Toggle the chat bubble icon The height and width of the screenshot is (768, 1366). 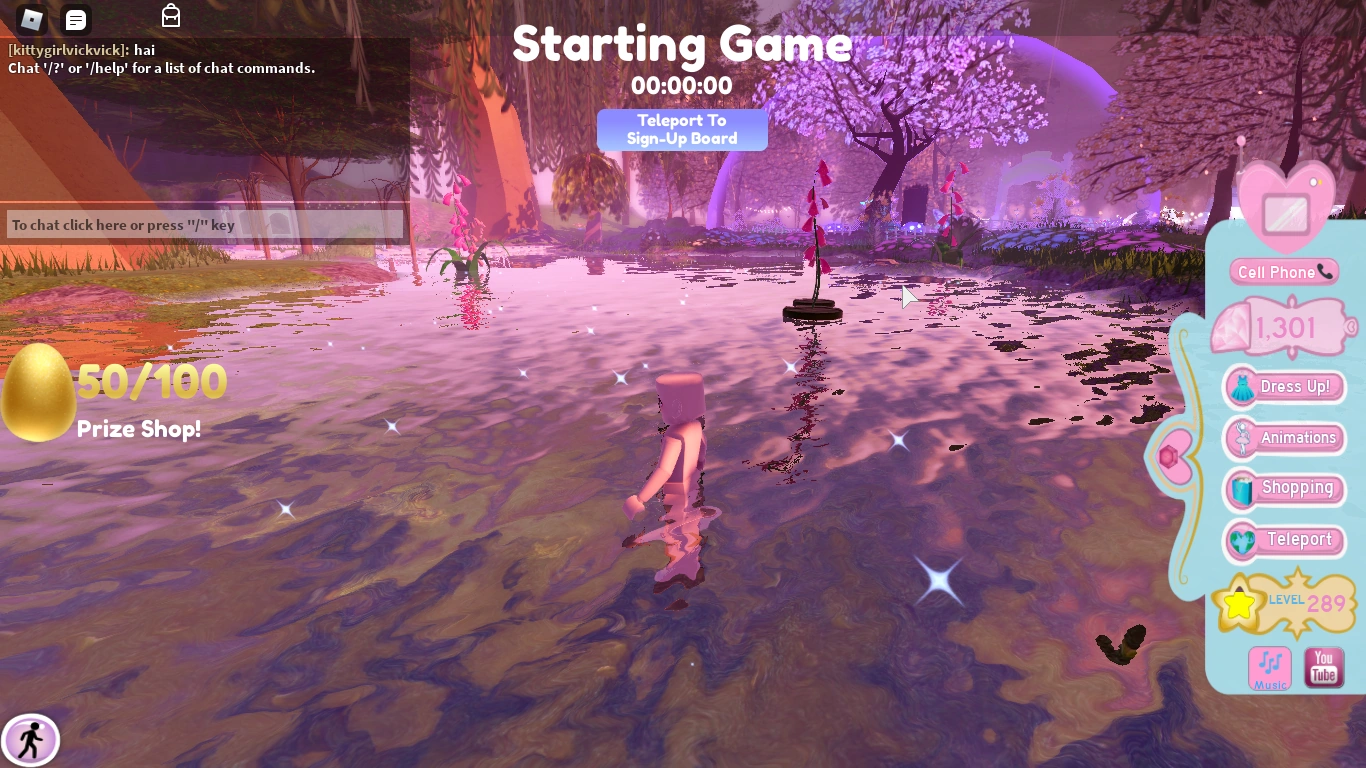[x=75, y=19]
